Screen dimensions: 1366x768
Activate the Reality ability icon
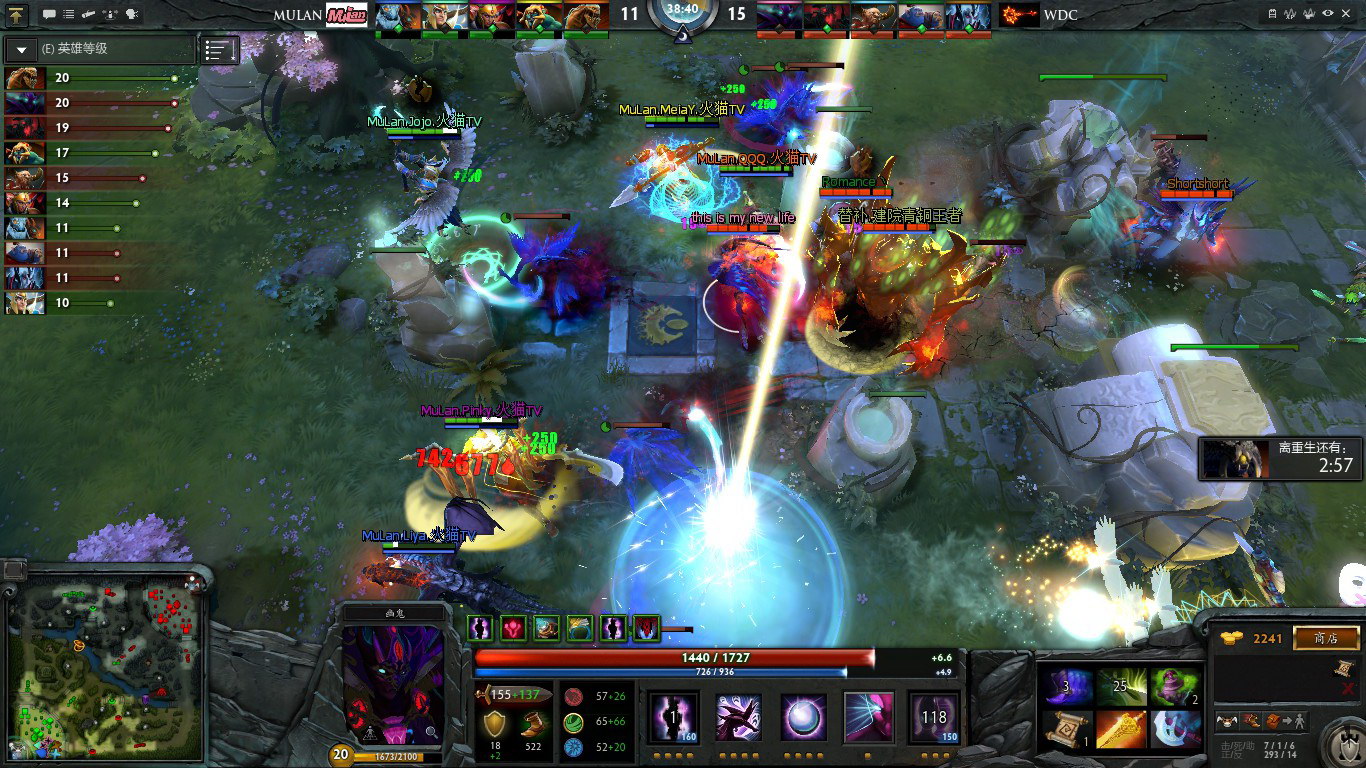tap(868, 717)
